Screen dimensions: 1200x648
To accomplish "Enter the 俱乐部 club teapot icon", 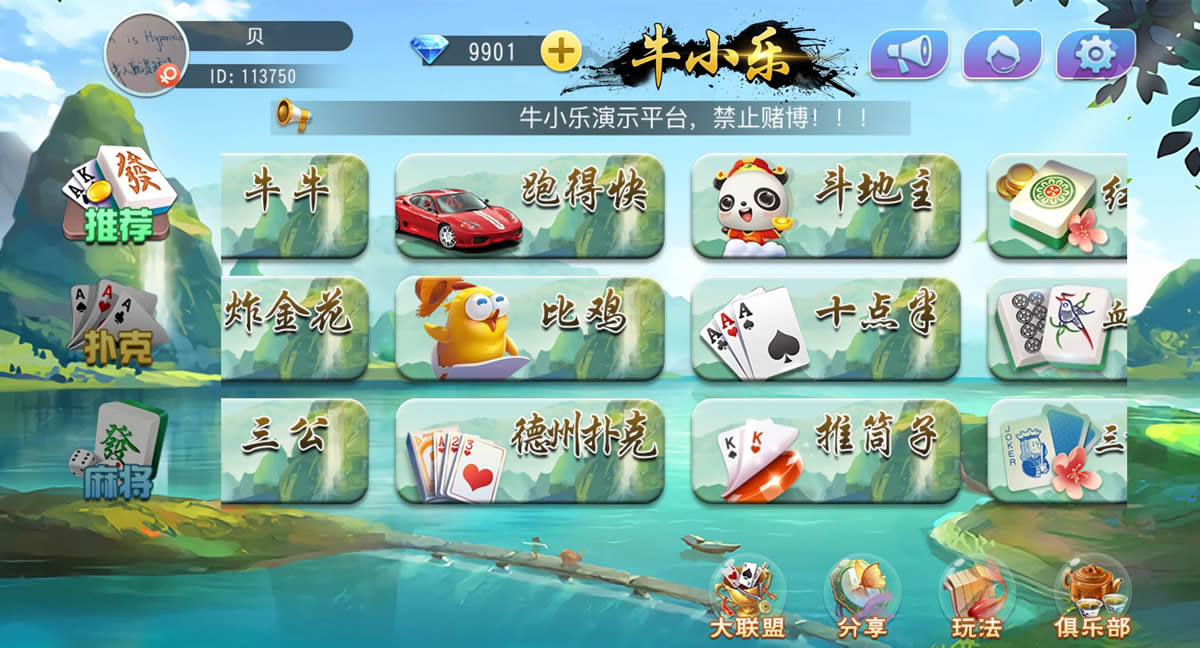I will point(1092,600).
